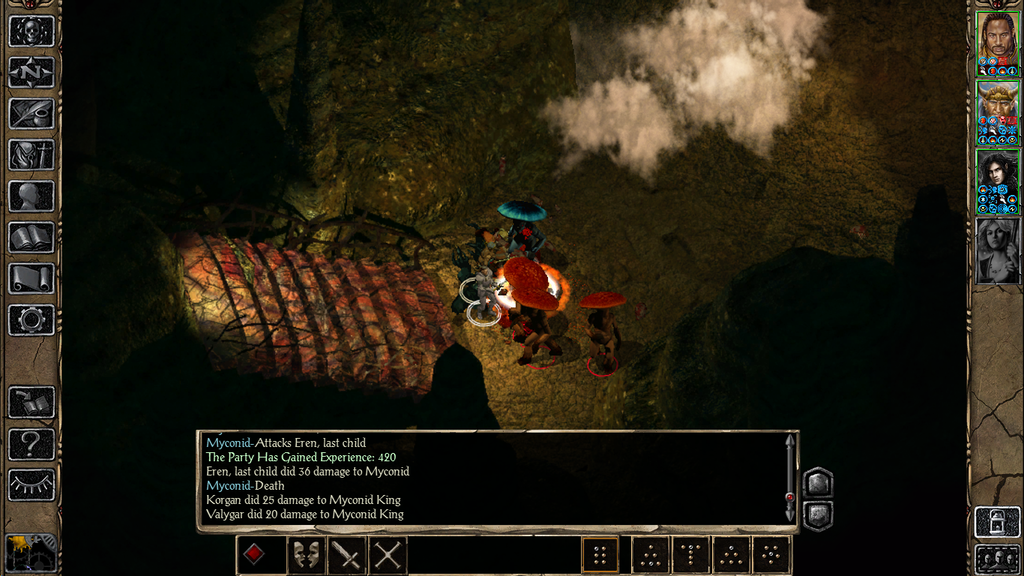1024x576 pixels.
Task: Click the game clock to pause
Action: point(30,552)
